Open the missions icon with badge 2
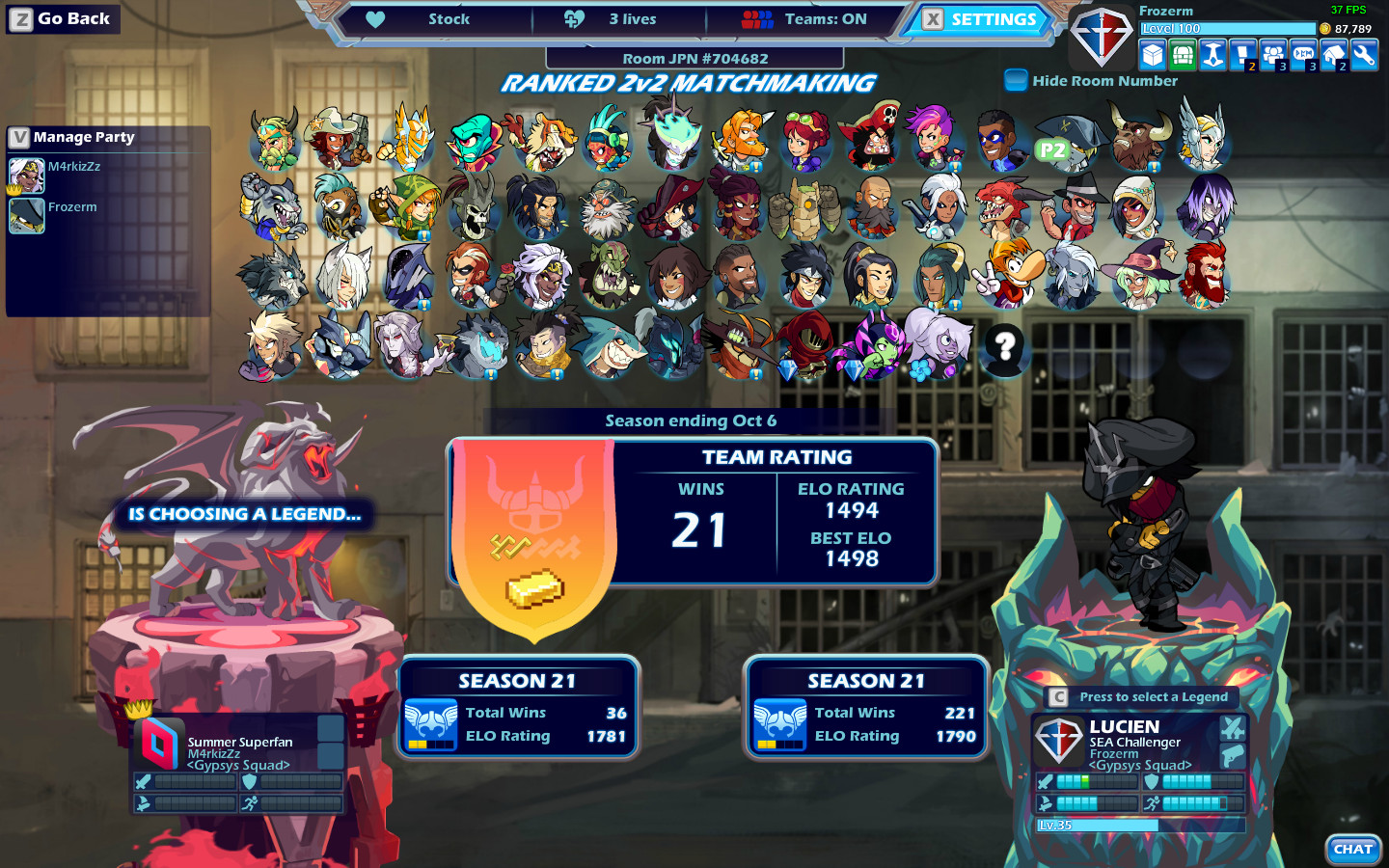 tap(1243, 55)
